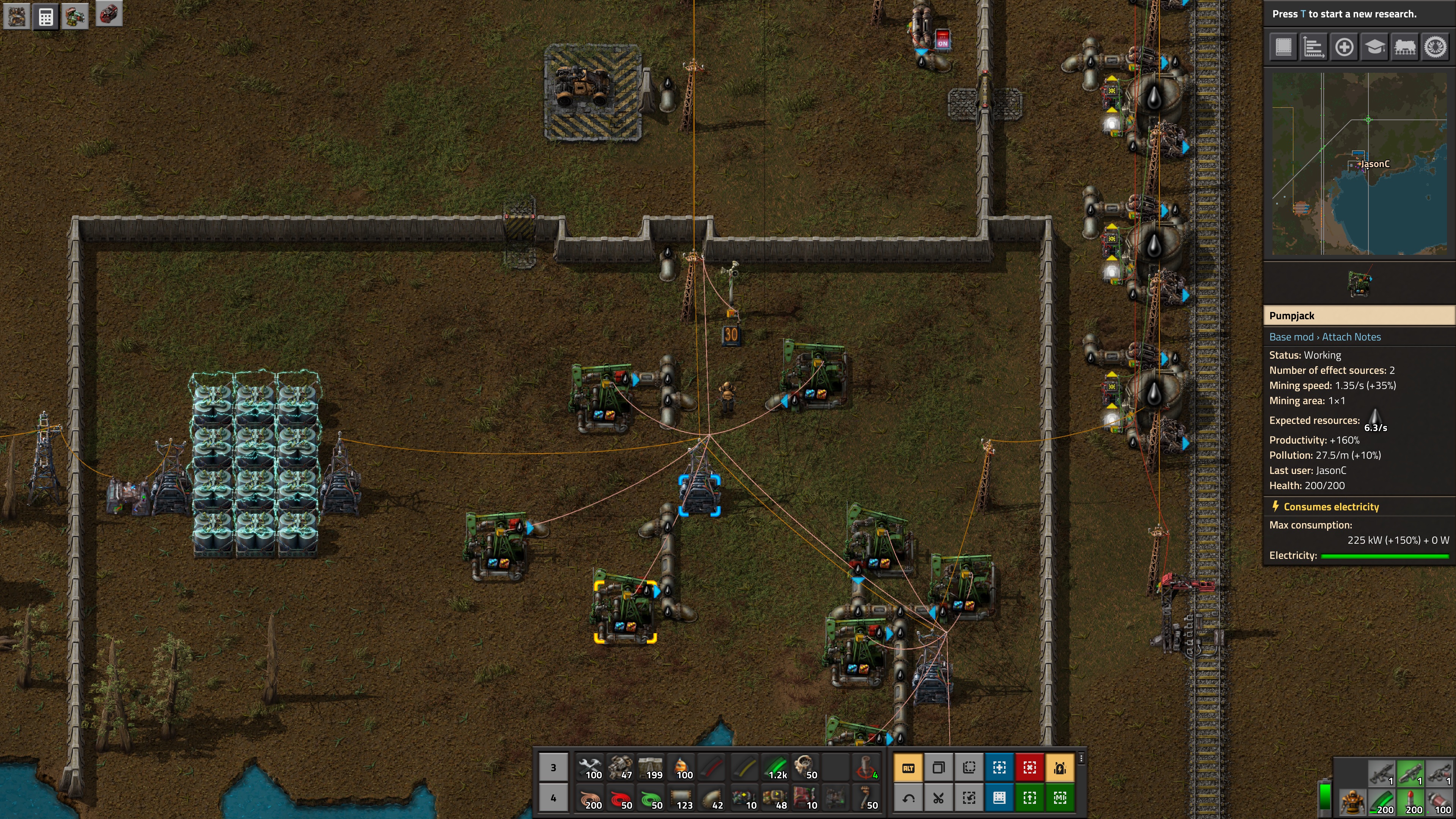
Task: Toggle the ALT info mode shortcut
Action: pos(908,767)
